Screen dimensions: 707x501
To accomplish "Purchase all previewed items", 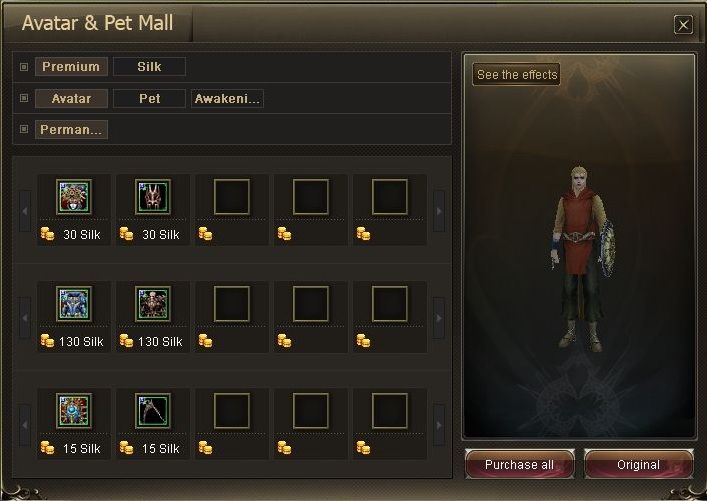I will (519, 465).
